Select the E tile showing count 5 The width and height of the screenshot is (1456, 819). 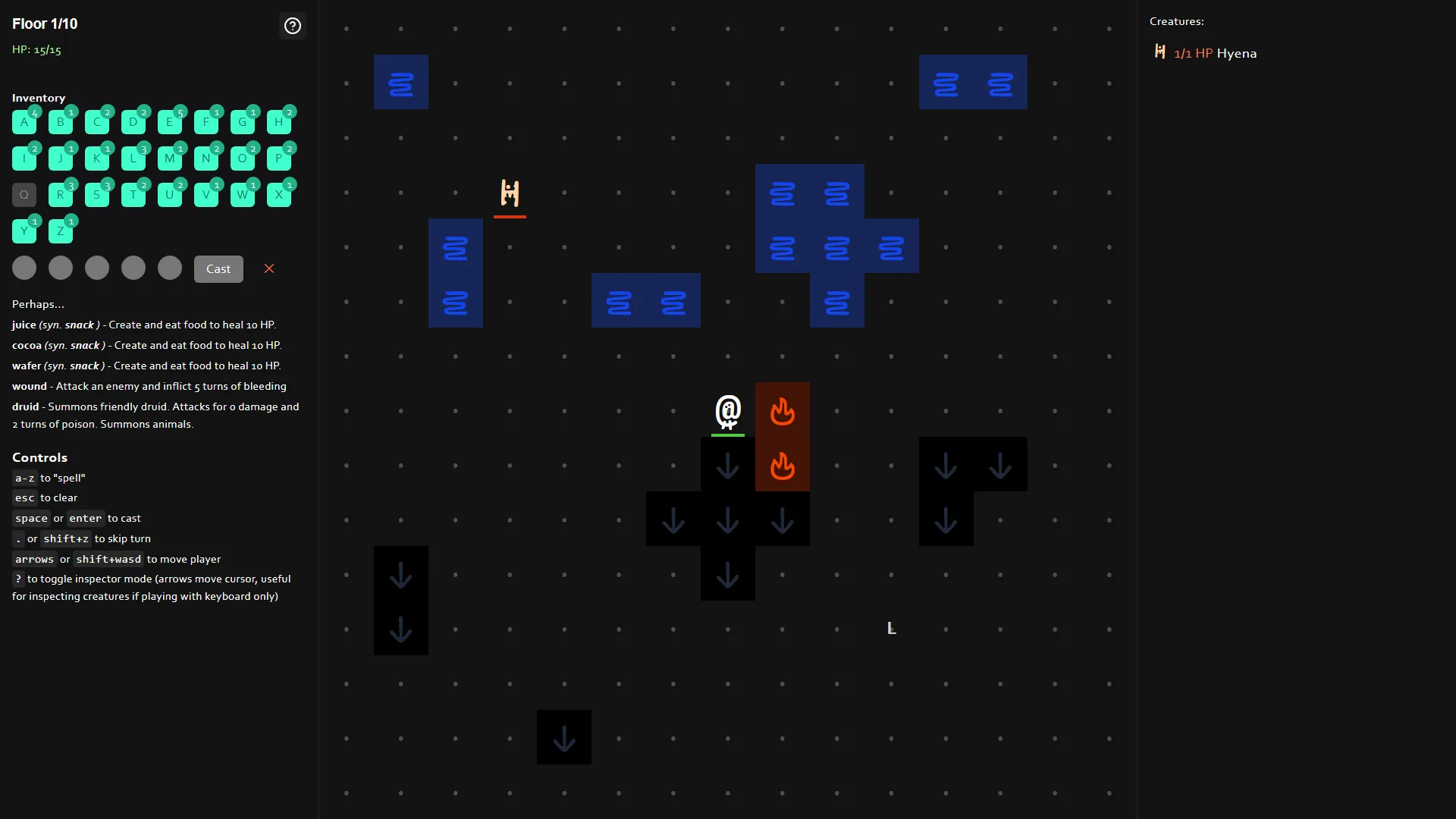(170, 121)
